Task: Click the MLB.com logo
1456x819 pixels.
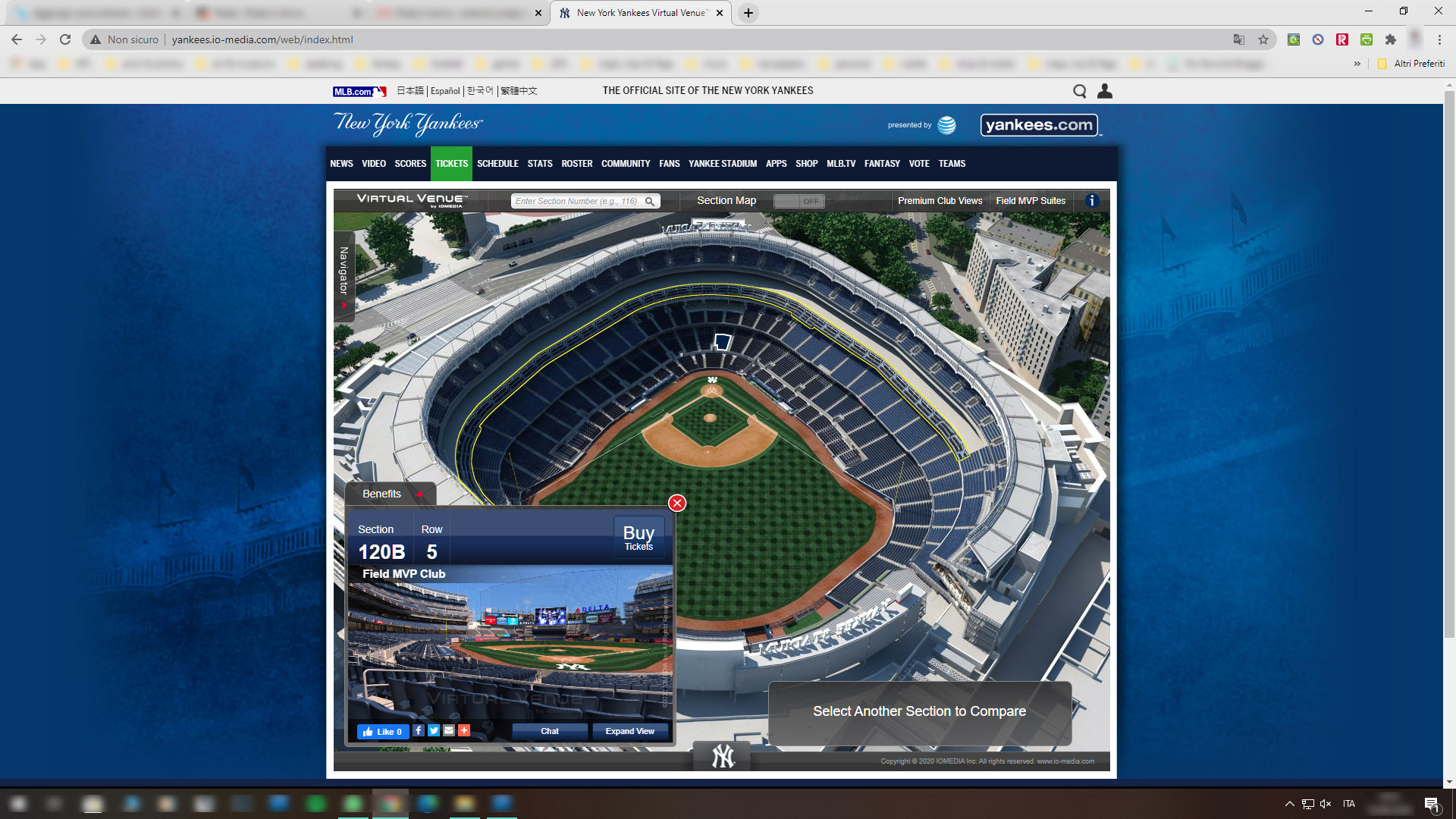Action: (x=360, y=90)
